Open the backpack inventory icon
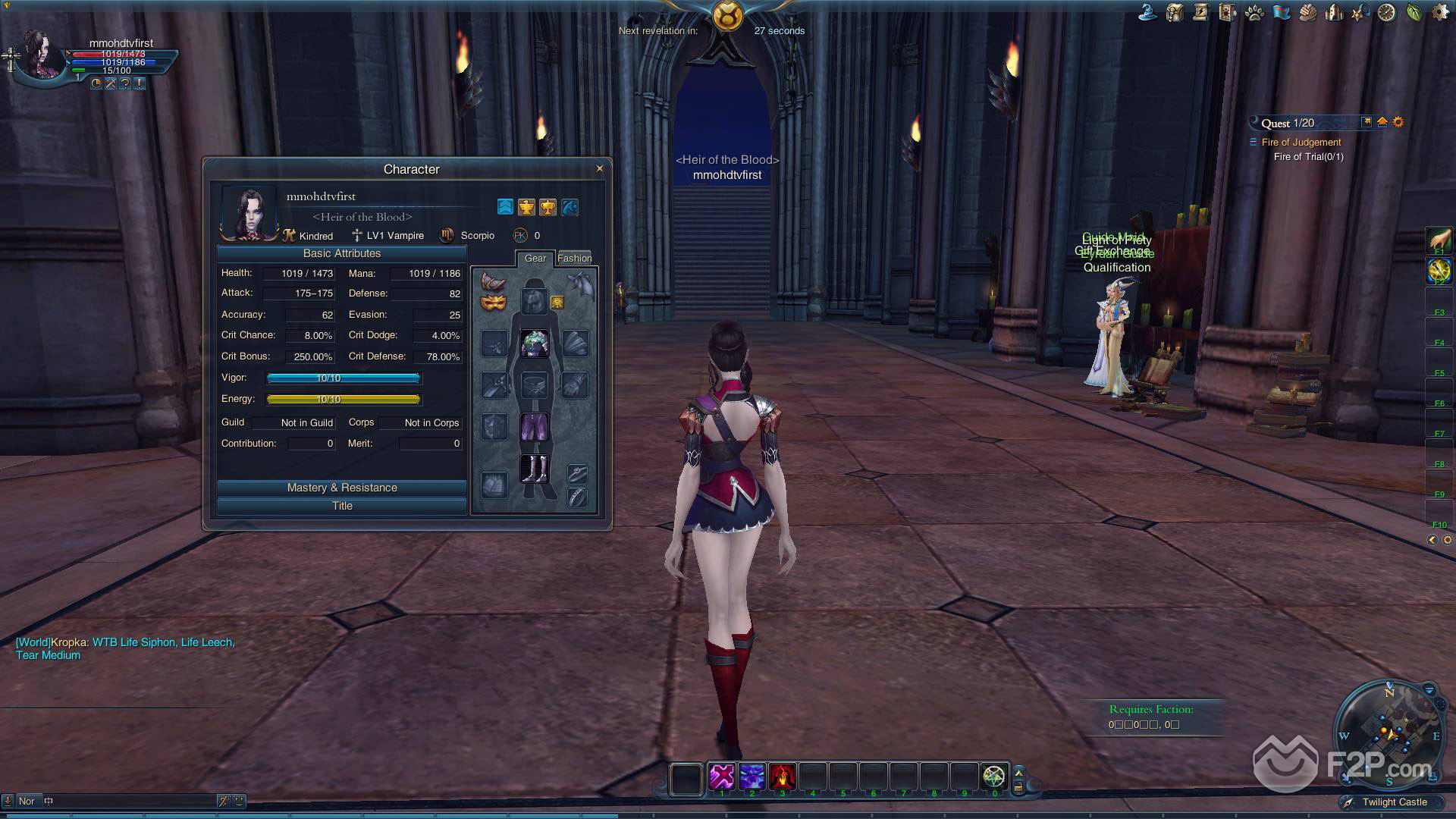The image size is (1456, 819). (x=1175, y=13)
